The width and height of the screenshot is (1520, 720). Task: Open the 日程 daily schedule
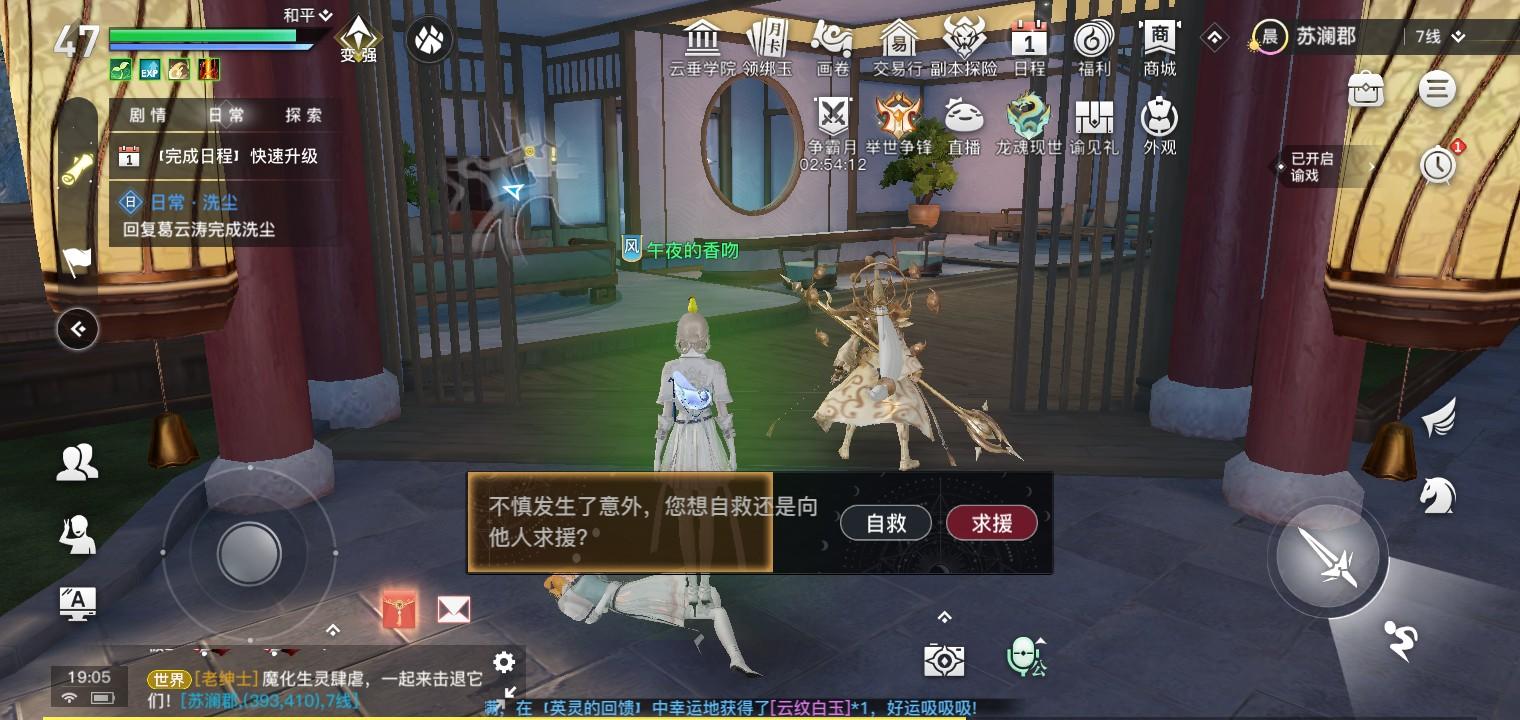(1029, 45)
